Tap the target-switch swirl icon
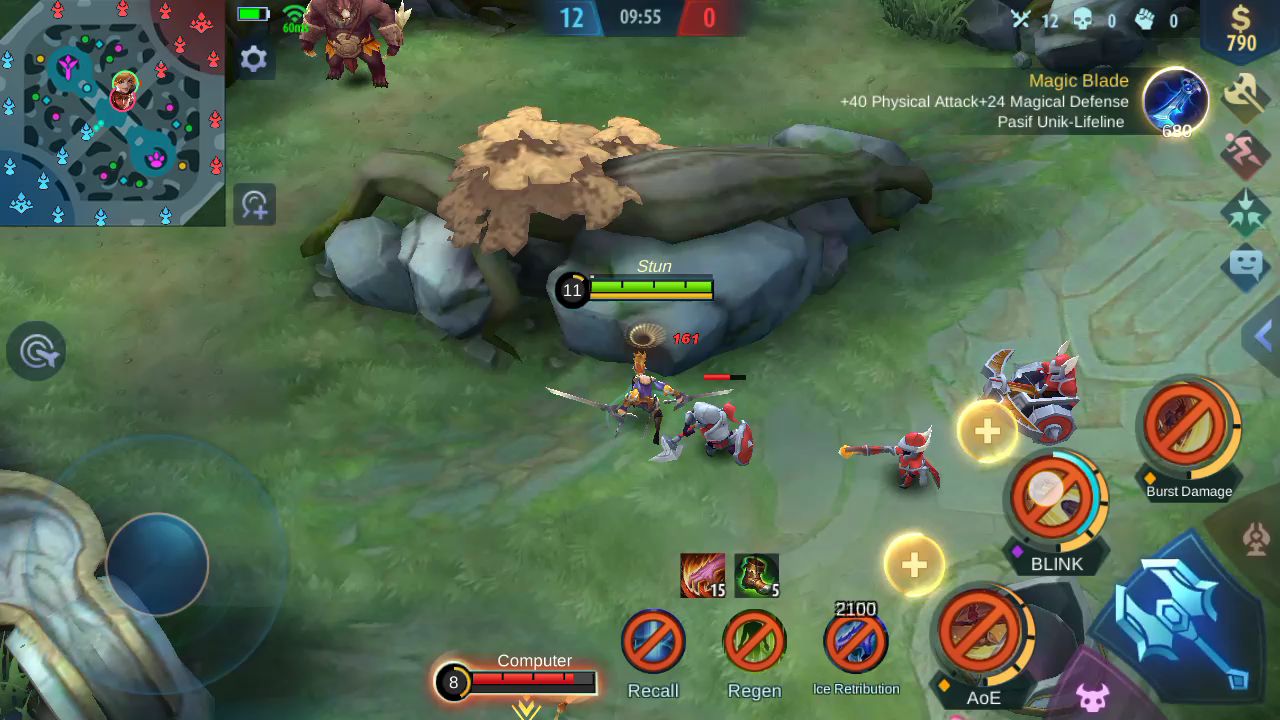1280x720 pixels. [x=37, y=352]
